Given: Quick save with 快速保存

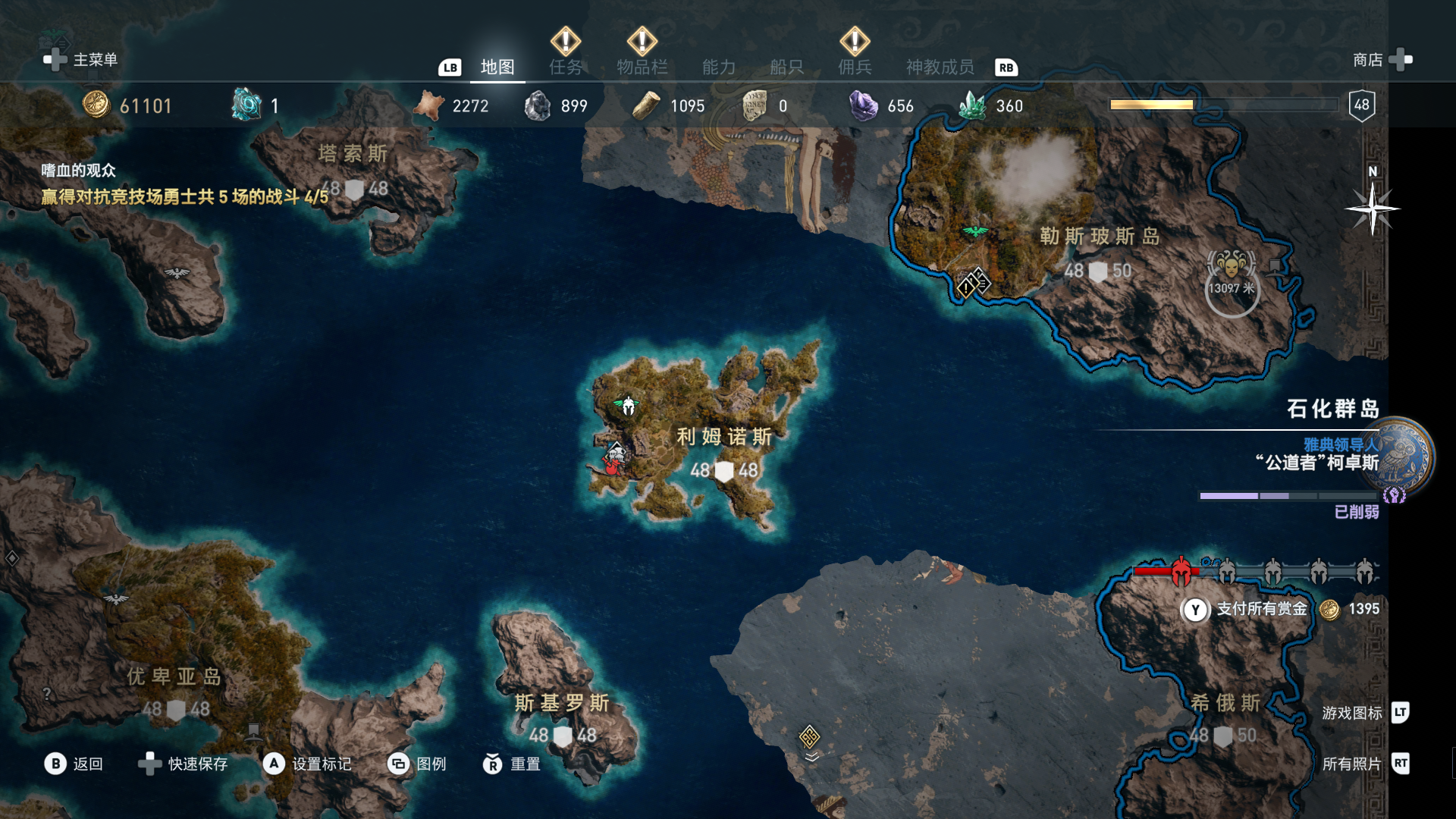Looking at the screenshot, I should click(184, 764).
